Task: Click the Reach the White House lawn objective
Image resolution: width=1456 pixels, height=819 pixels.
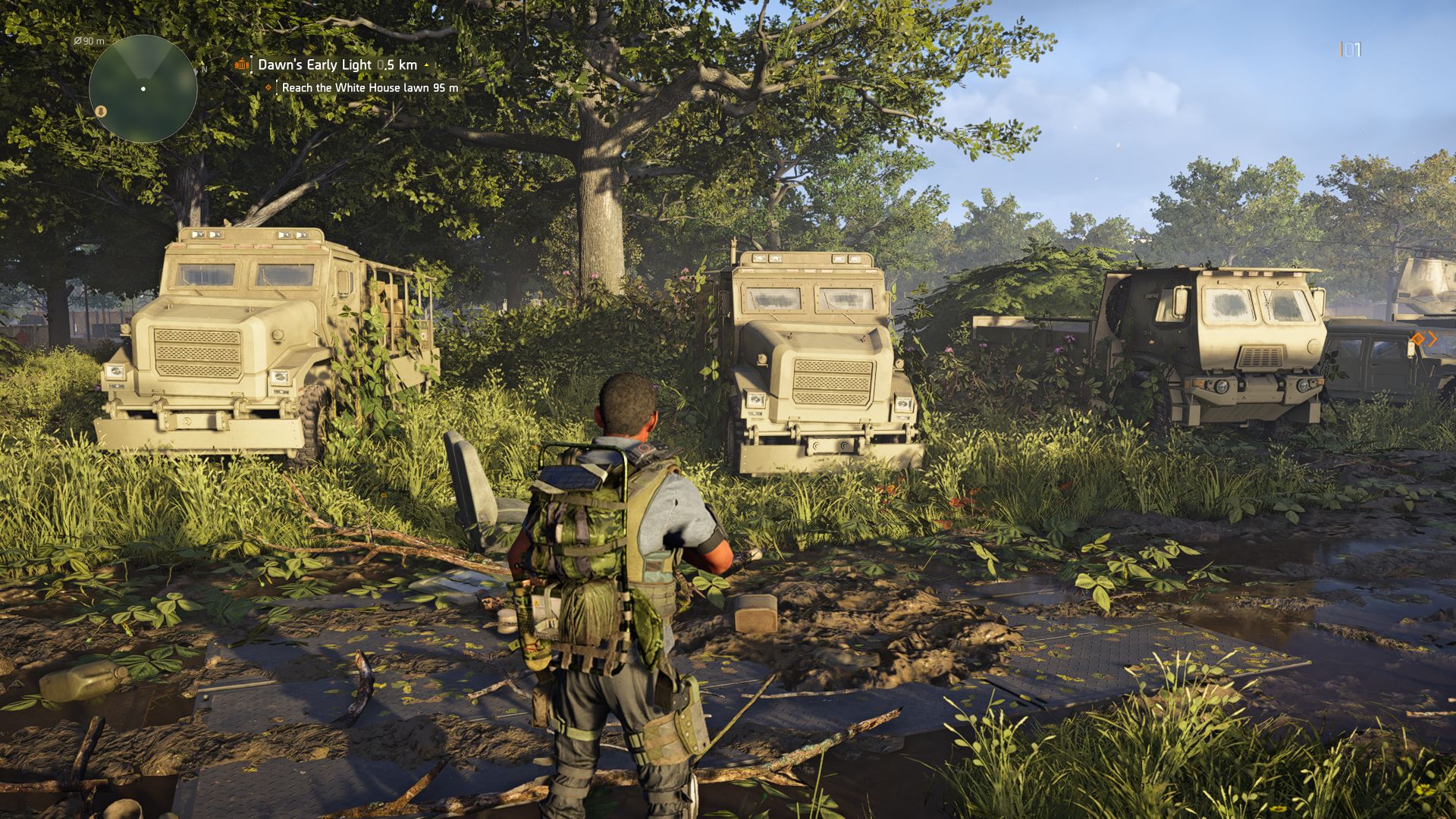Action: tap(369, 88)
